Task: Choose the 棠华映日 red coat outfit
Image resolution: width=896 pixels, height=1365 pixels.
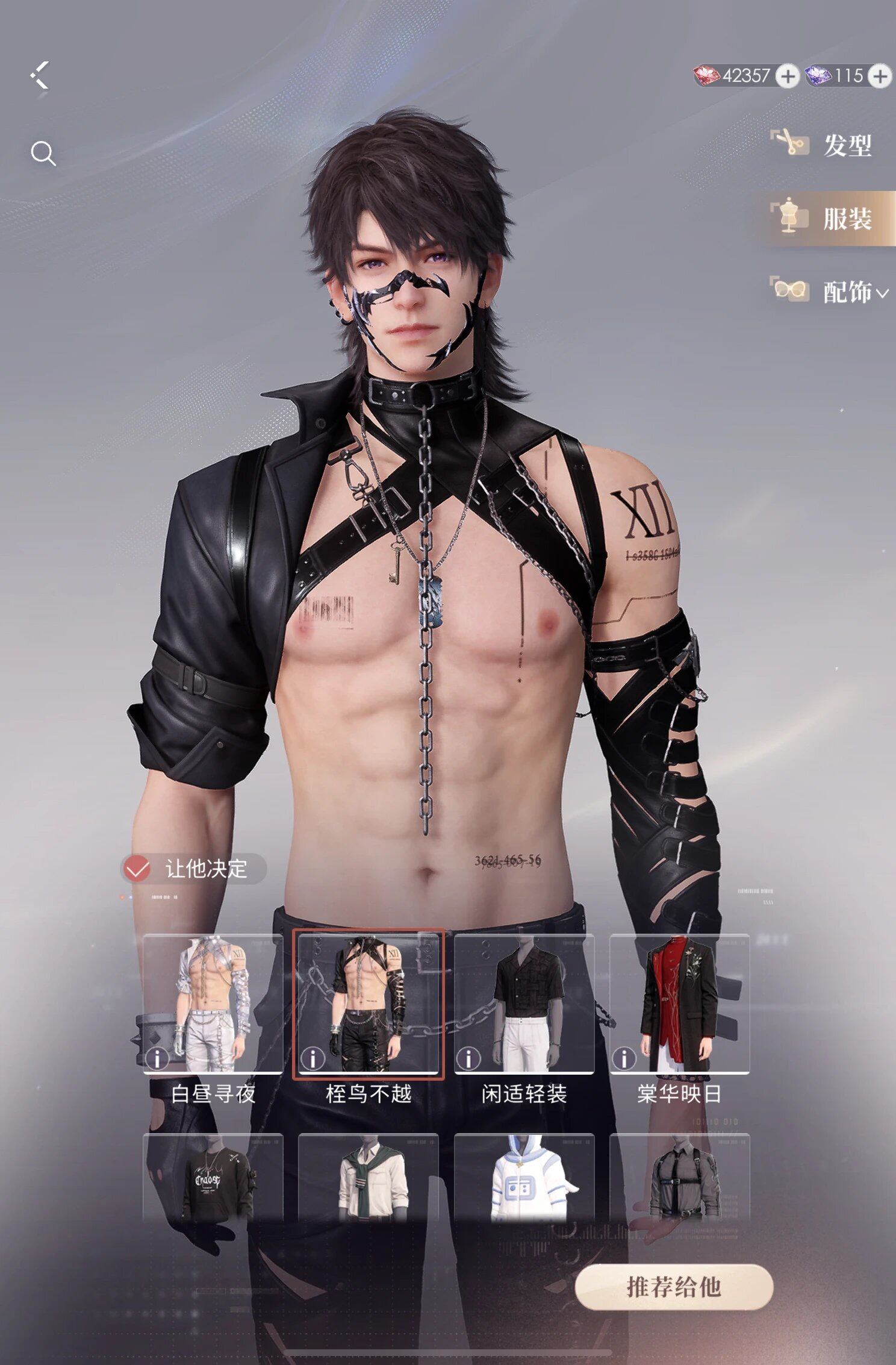Action: (x=679, y=1004)
